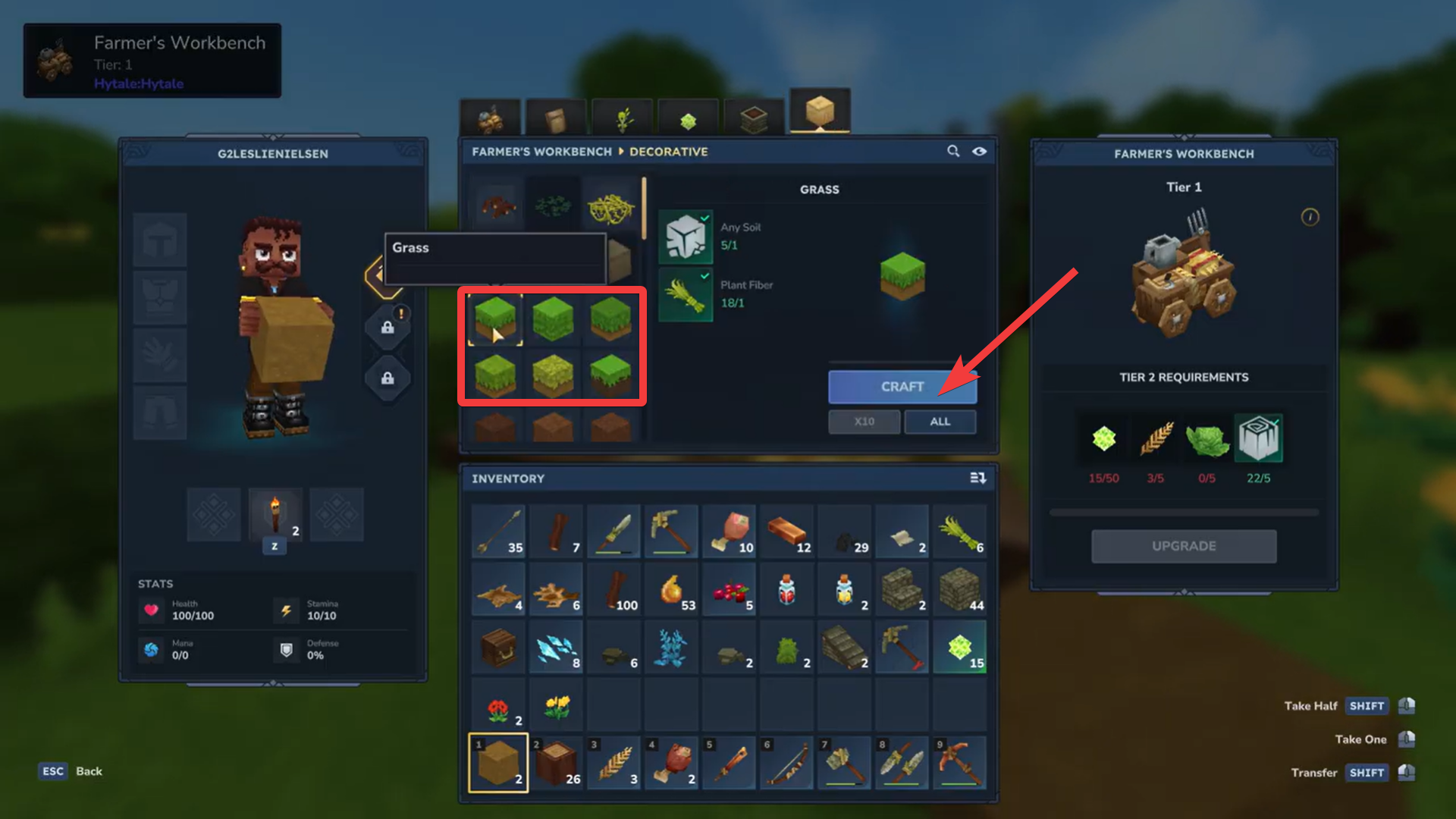This screenshot has height=819, width=1456.
Task: Open the Farmer's Workbench info icon
Action: (x=1310, y=218)
